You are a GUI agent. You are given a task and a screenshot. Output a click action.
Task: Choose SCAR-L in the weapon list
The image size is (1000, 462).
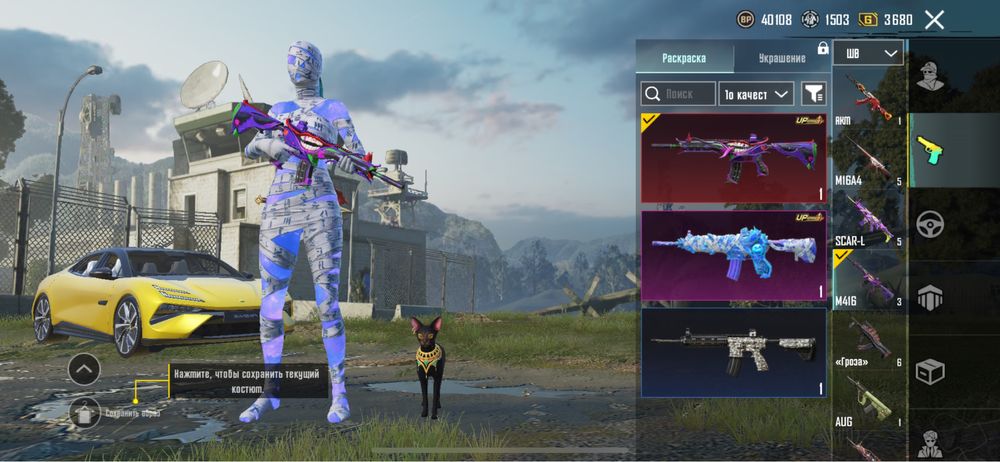868,220
